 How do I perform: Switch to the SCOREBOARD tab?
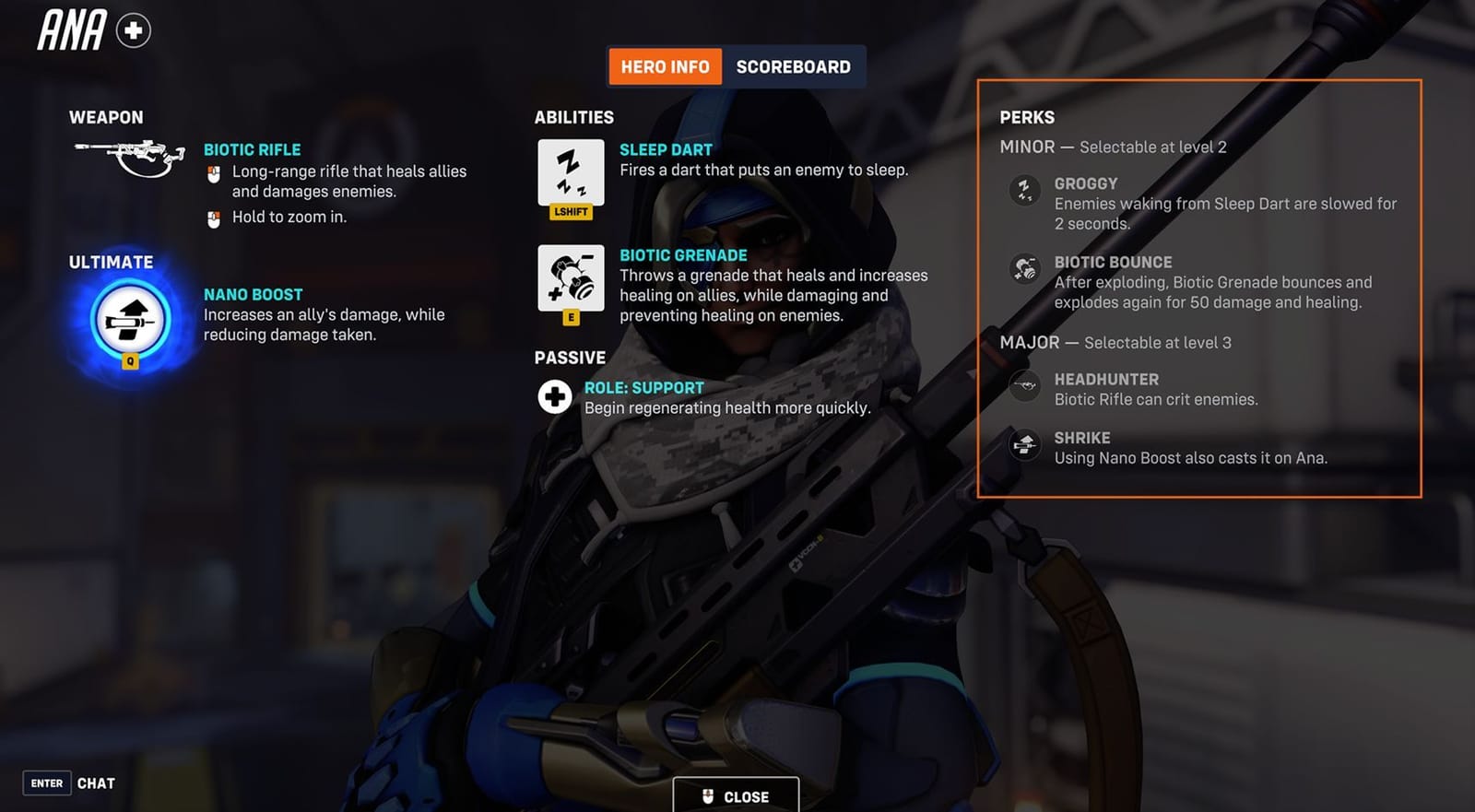794,65
